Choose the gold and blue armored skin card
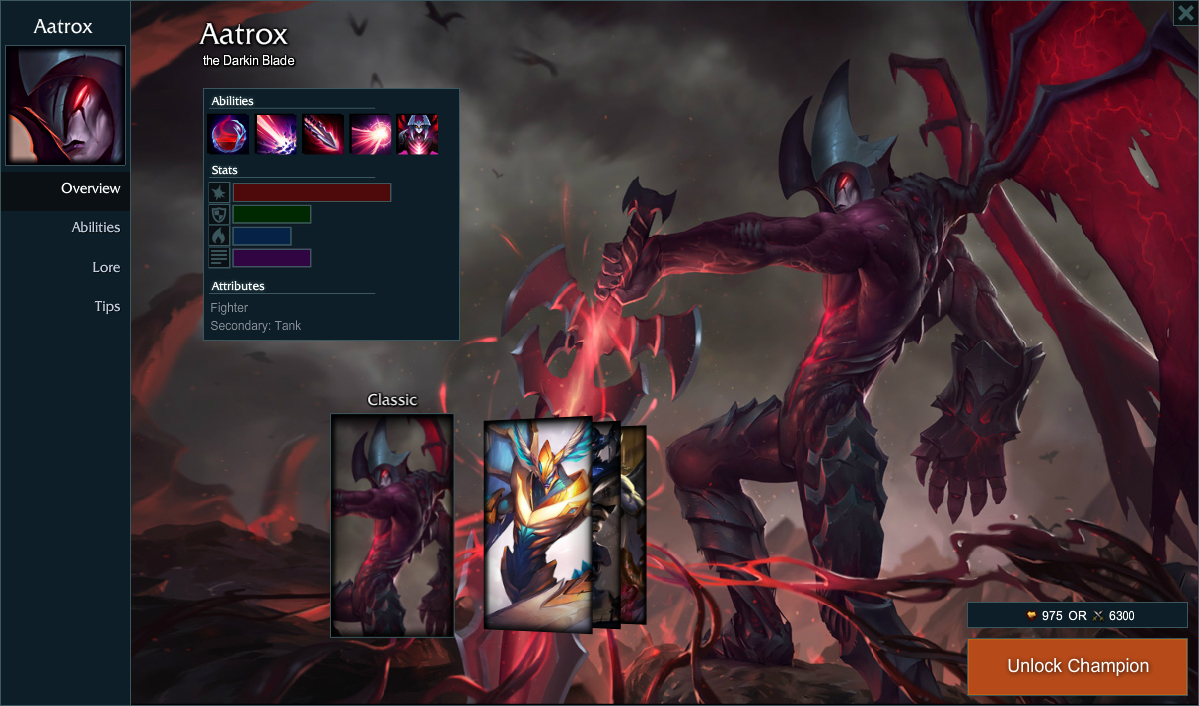 [537, 524]
